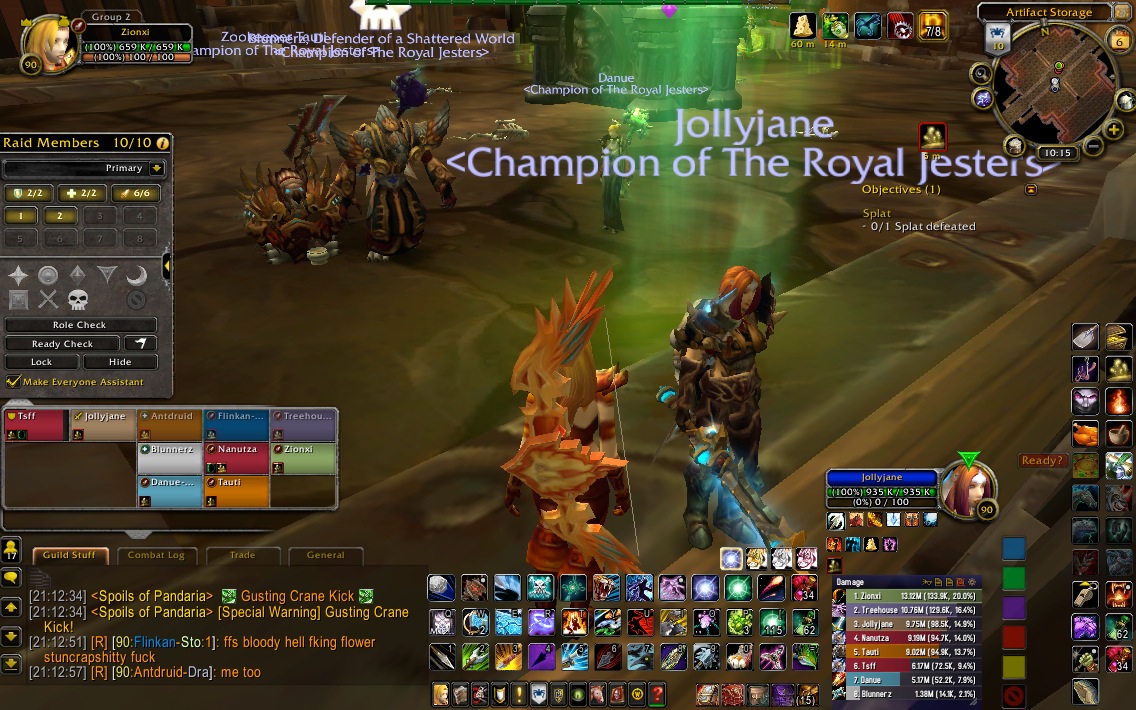
Task: Select Tsff in the raid frames
Action: (36, 425)
